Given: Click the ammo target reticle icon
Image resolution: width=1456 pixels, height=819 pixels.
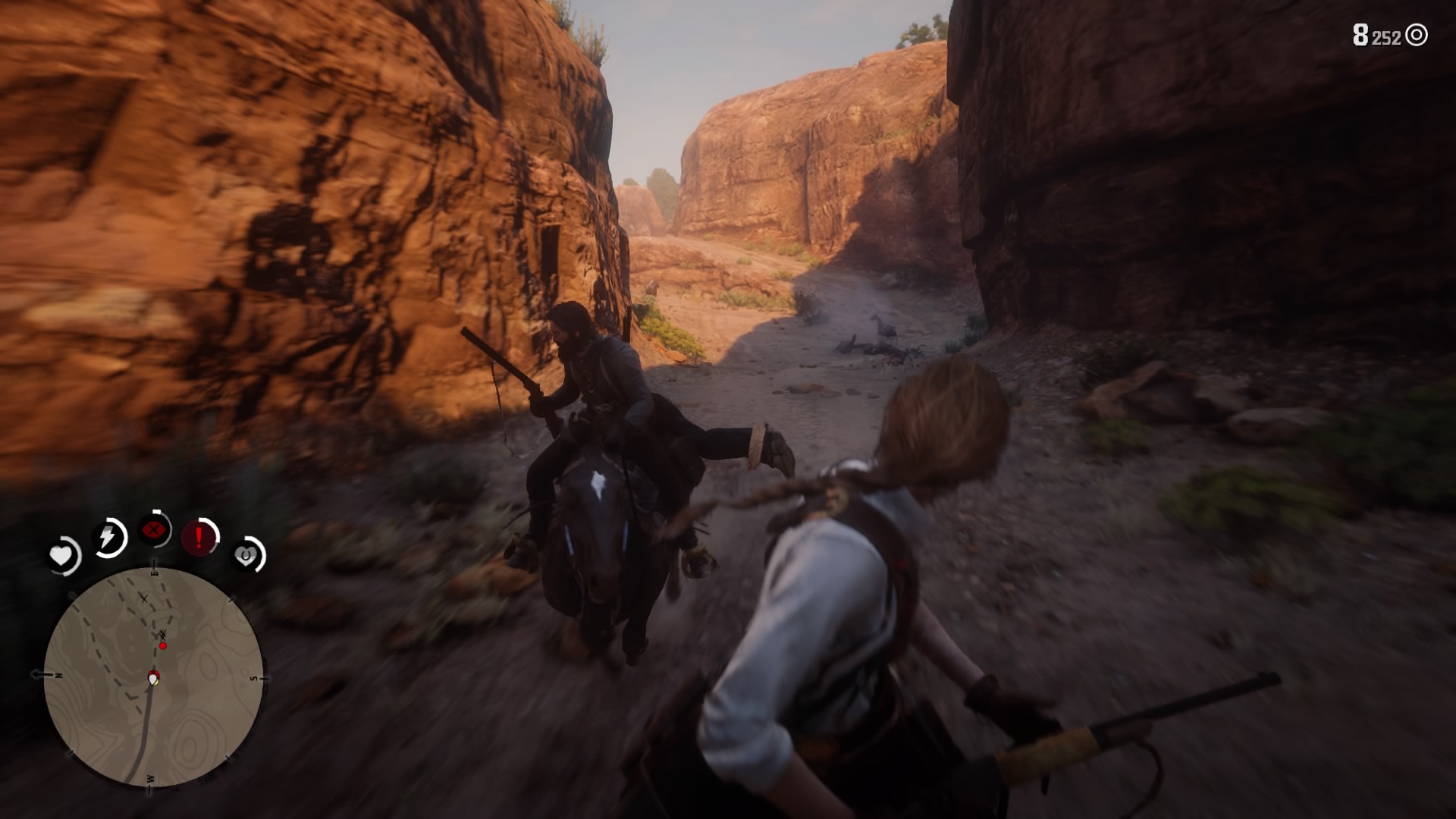Looking at the screenshot, I should [1416, 35].
